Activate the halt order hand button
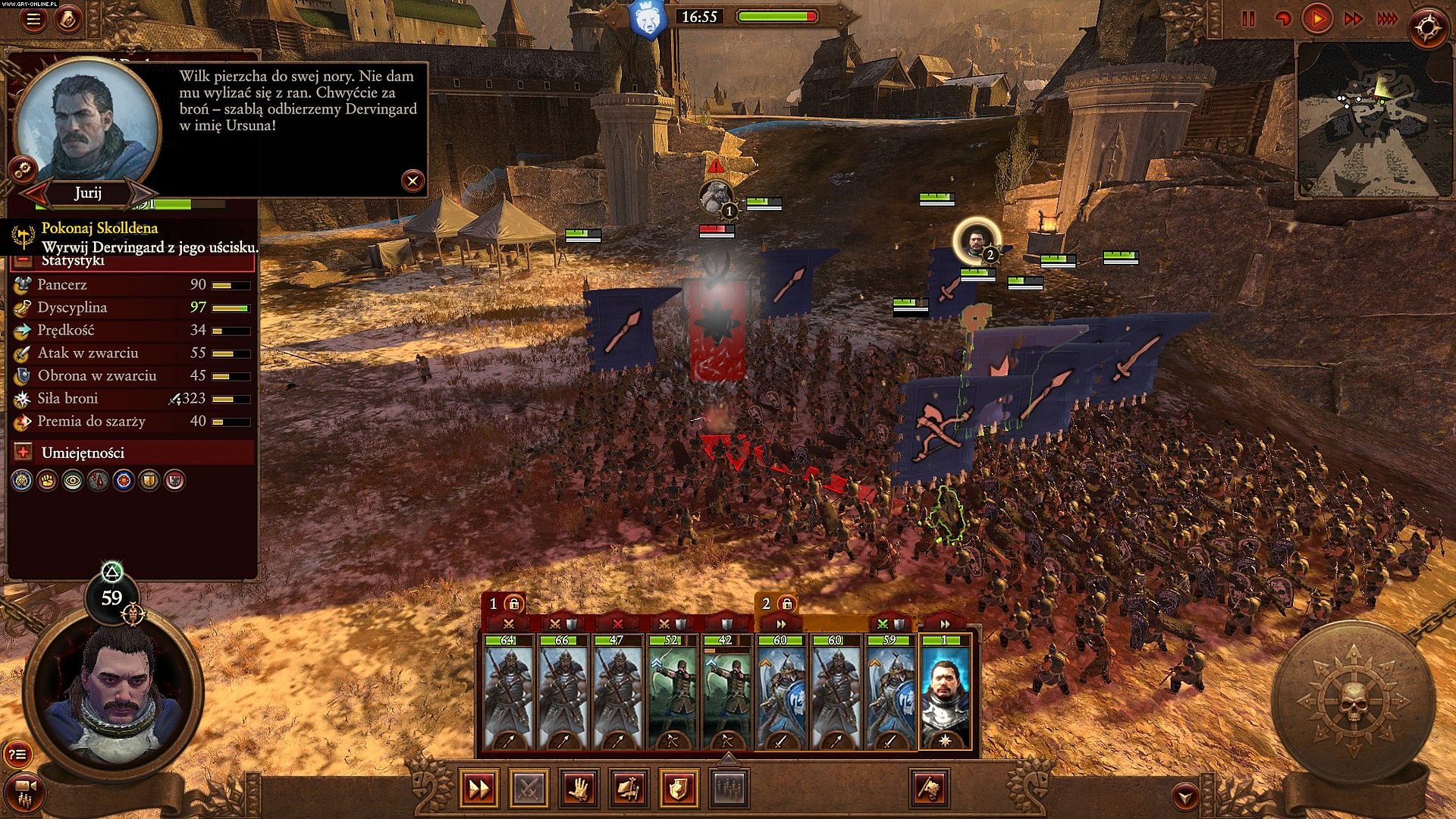Image resolution: width=1456 pixels, height=819 pixels. pyautogui.click(x=579, y=789)
